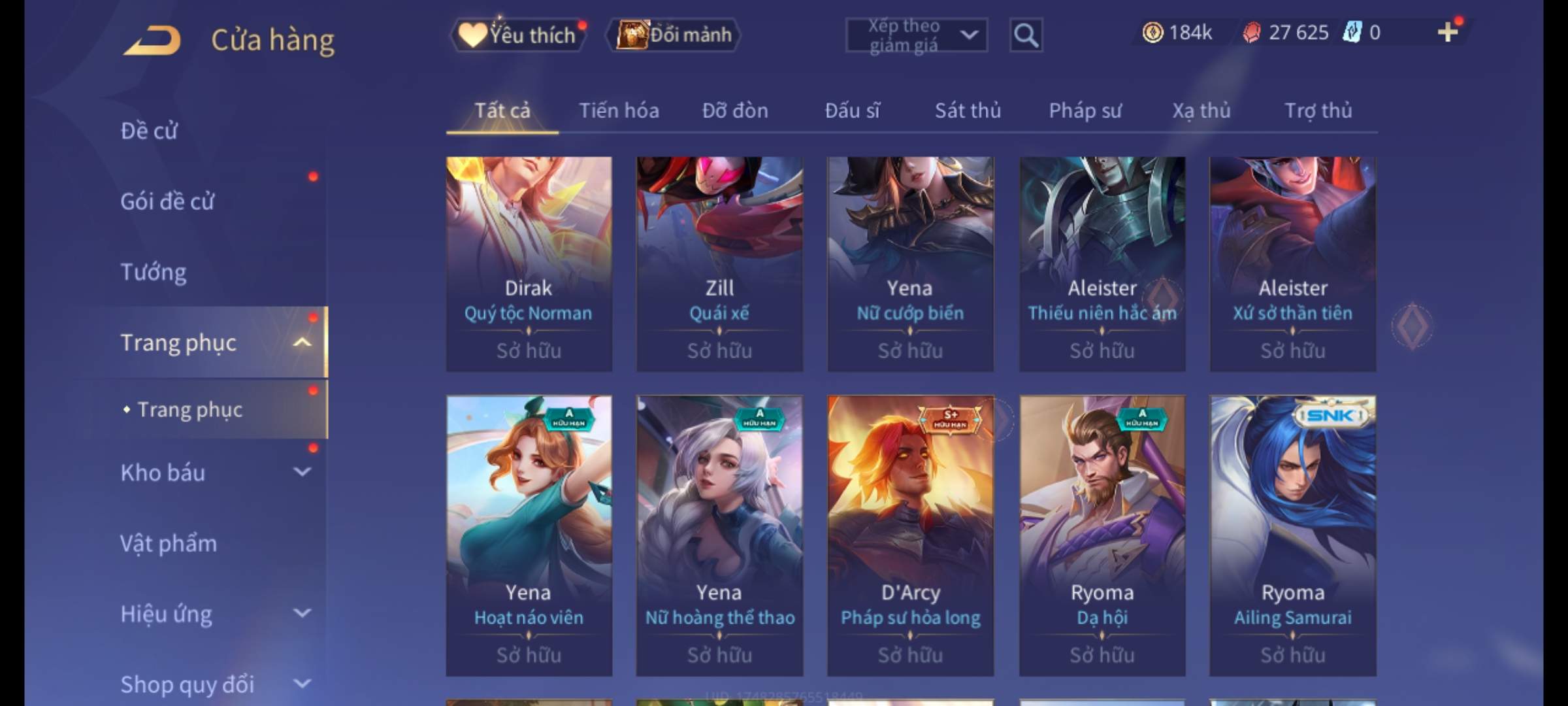
Task: Switch to the Đỡ đòn tab
Action: (x=735, y=110)
